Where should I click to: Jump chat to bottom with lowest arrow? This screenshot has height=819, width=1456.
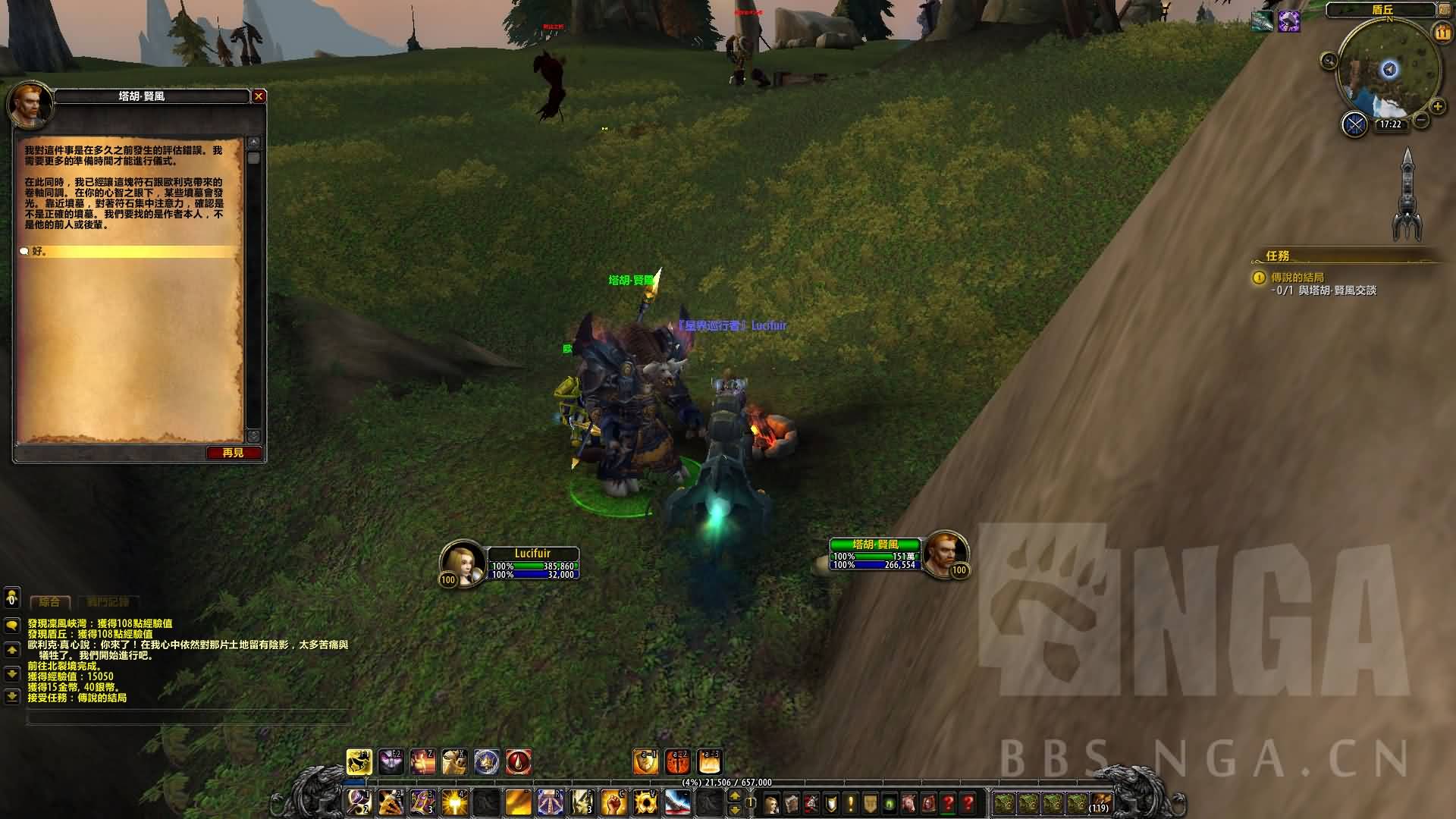click(x=11, y=696)
